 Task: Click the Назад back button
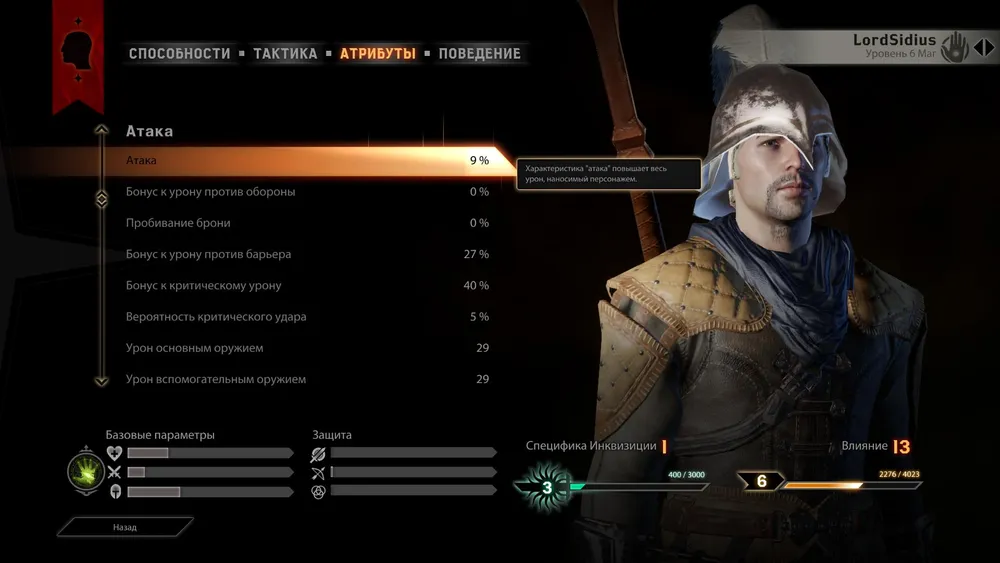coord(125,526)
